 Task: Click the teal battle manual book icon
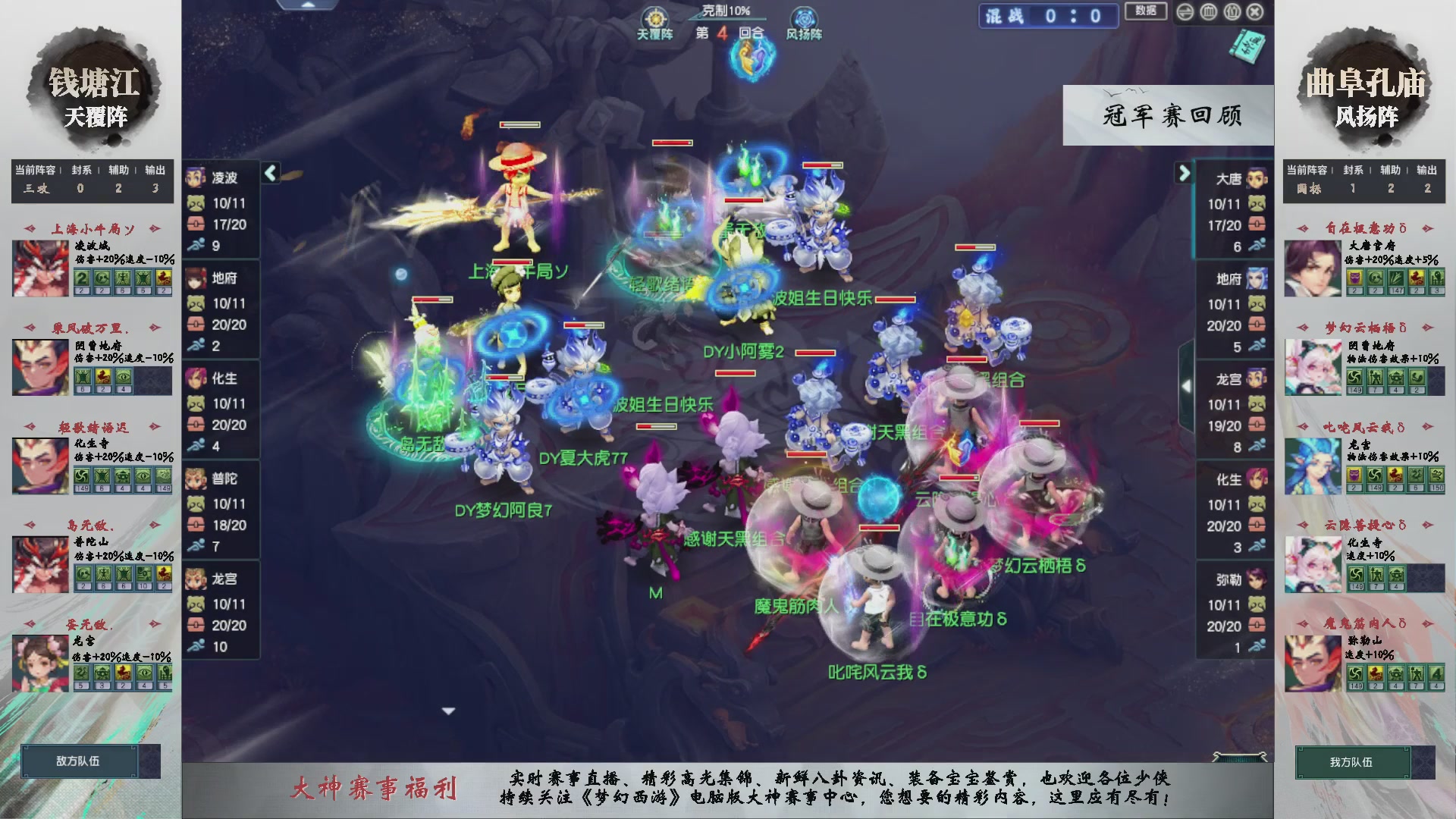(1247, 47)
